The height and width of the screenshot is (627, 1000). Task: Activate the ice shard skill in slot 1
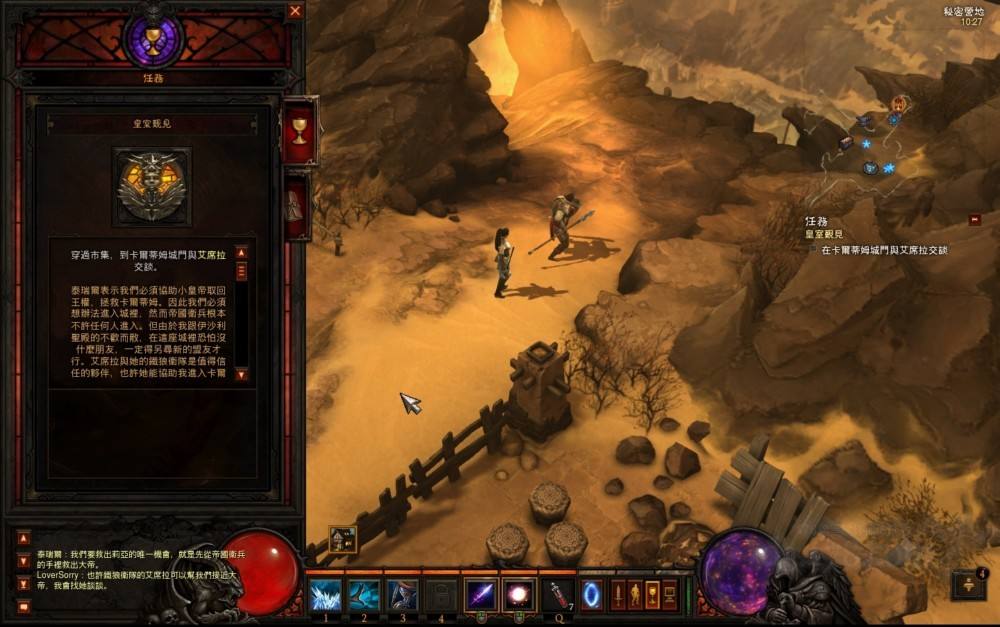point(325,595)
